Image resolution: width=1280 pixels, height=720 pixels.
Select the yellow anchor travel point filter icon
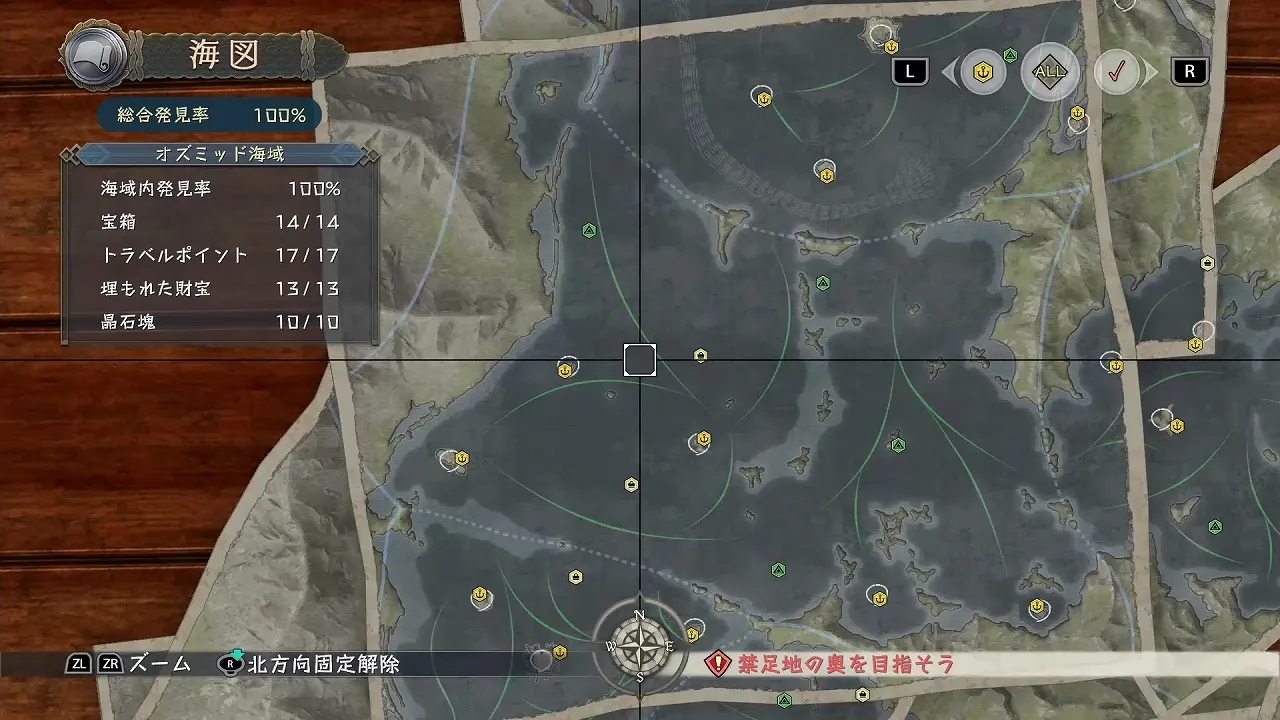pyautogui.click(x=981, y=71)
